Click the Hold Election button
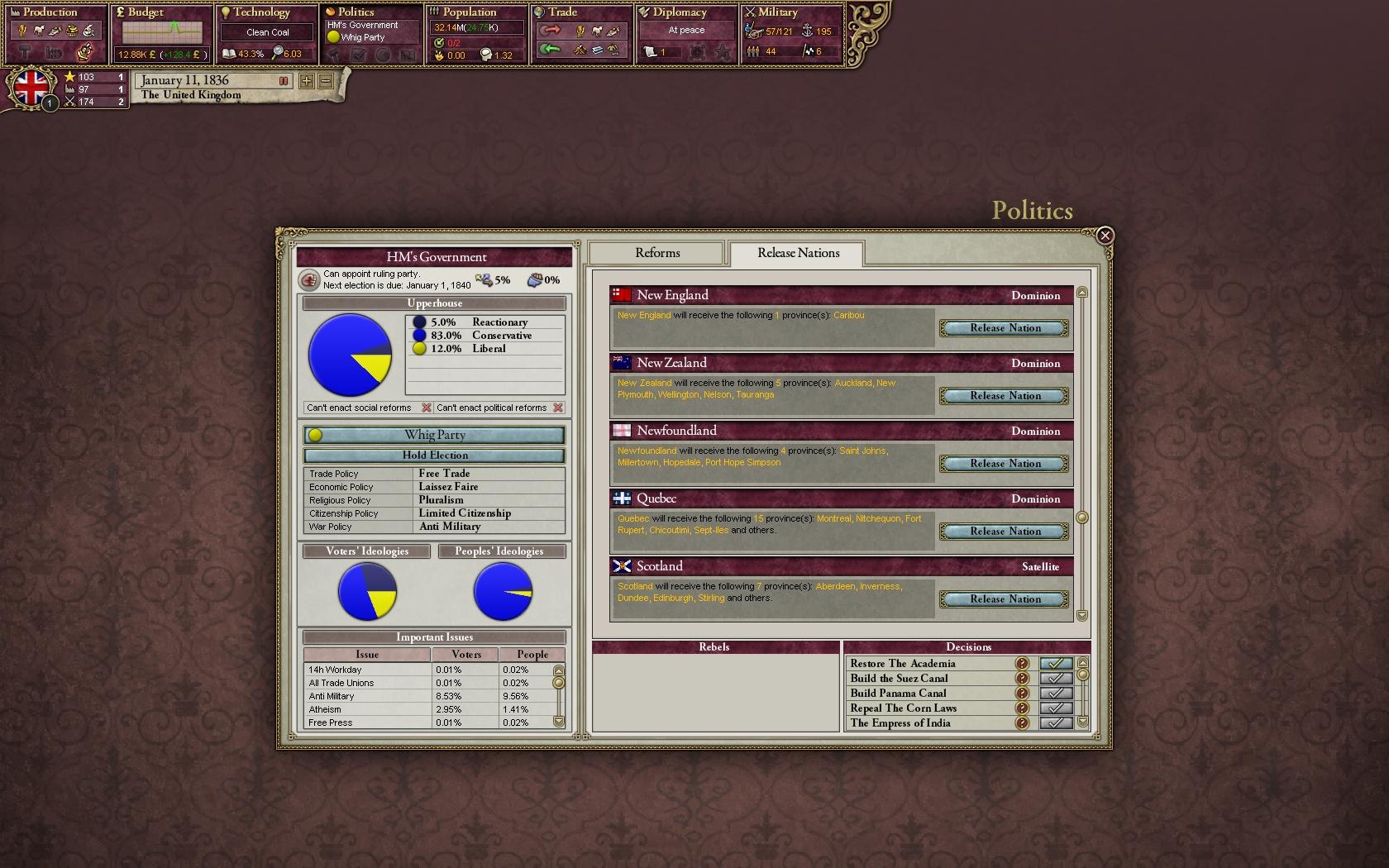Image resolution: width=1389 pixels, height=868 pixels. [433, 455]
